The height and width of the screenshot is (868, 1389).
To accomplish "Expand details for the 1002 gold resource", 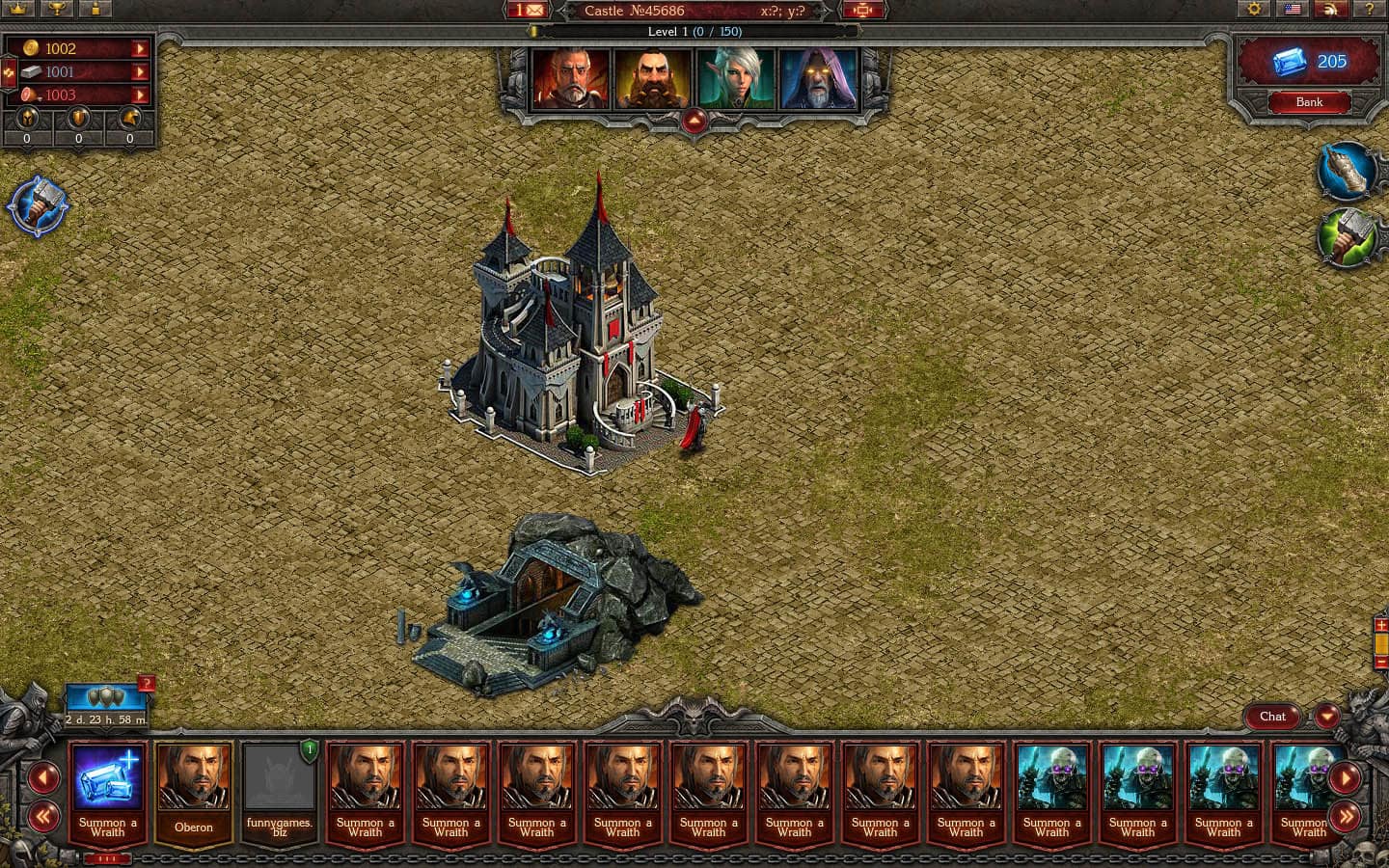I will click(140, 48).
